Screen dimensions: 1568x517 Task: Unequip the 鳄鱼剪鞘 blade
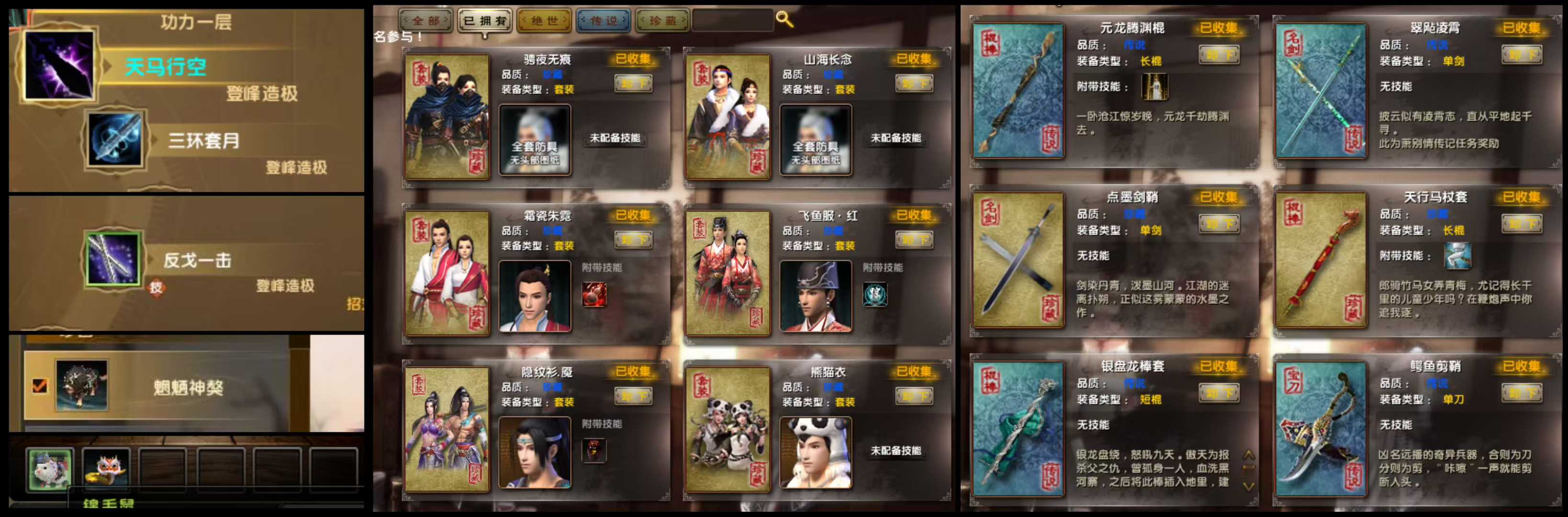tap(1521, 393)
